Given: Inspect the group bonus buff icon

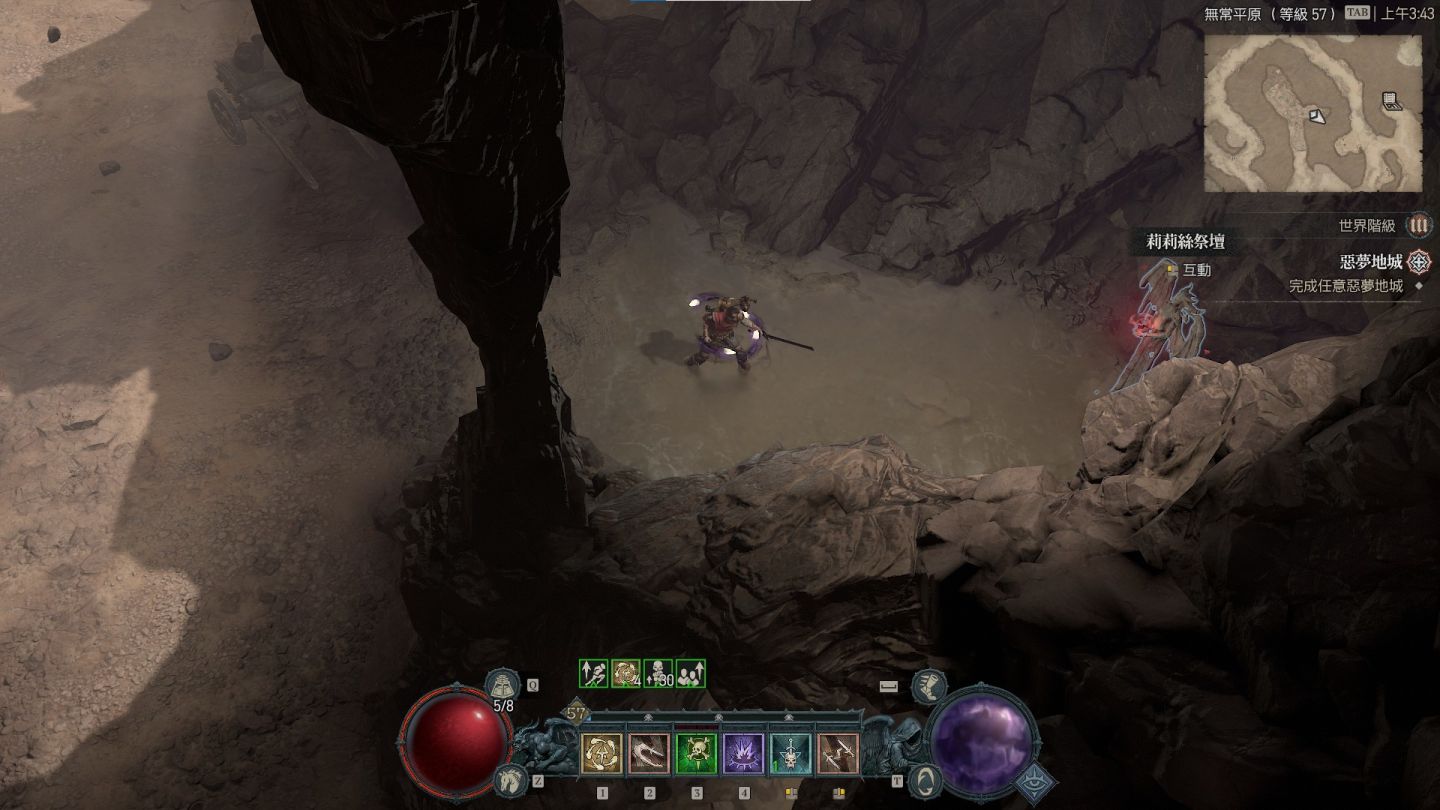Looking at the screenshot, I should [x=690, y=673].
